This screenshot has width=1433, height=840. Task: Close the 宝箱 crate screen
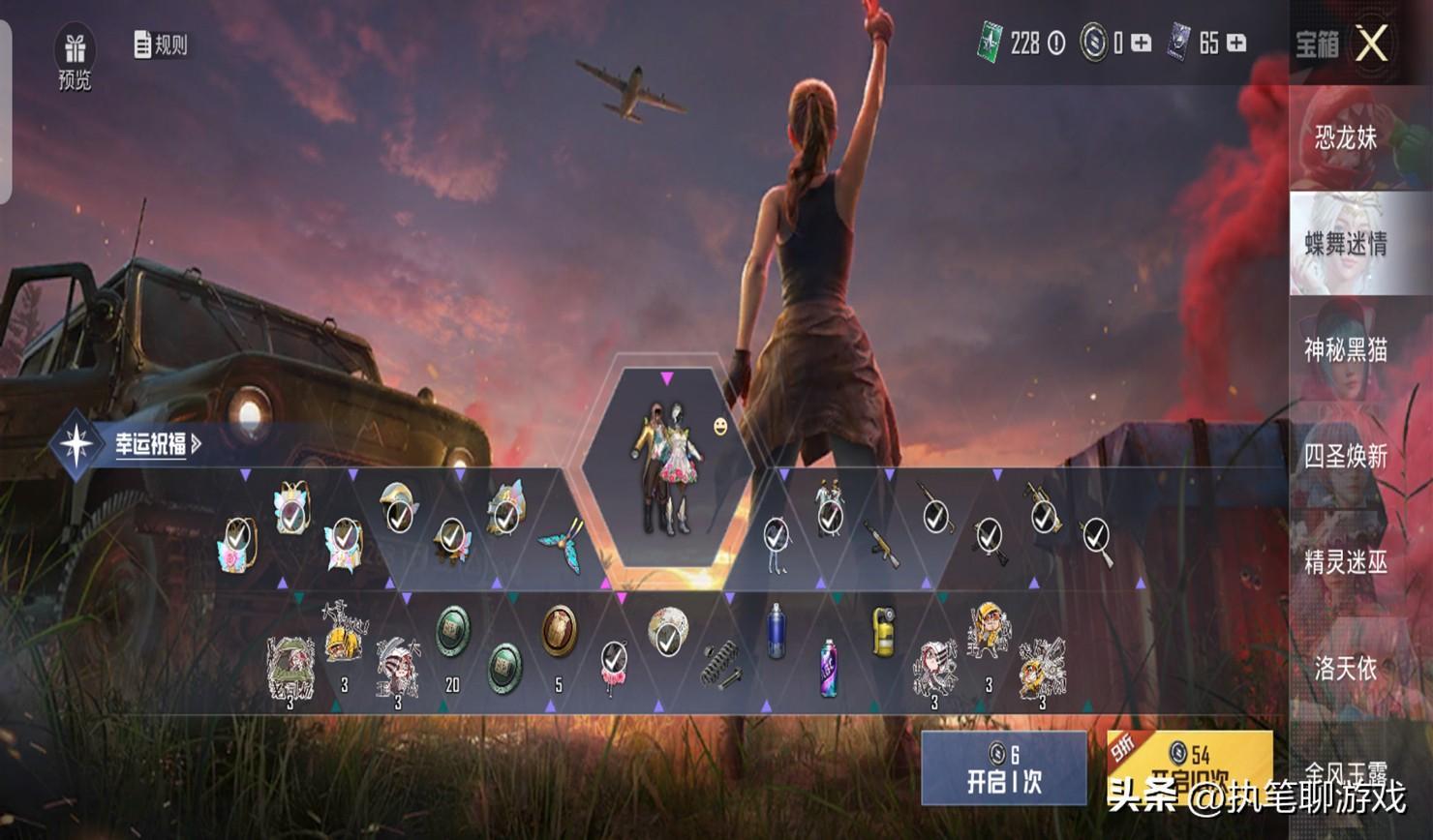(1371, 44)
